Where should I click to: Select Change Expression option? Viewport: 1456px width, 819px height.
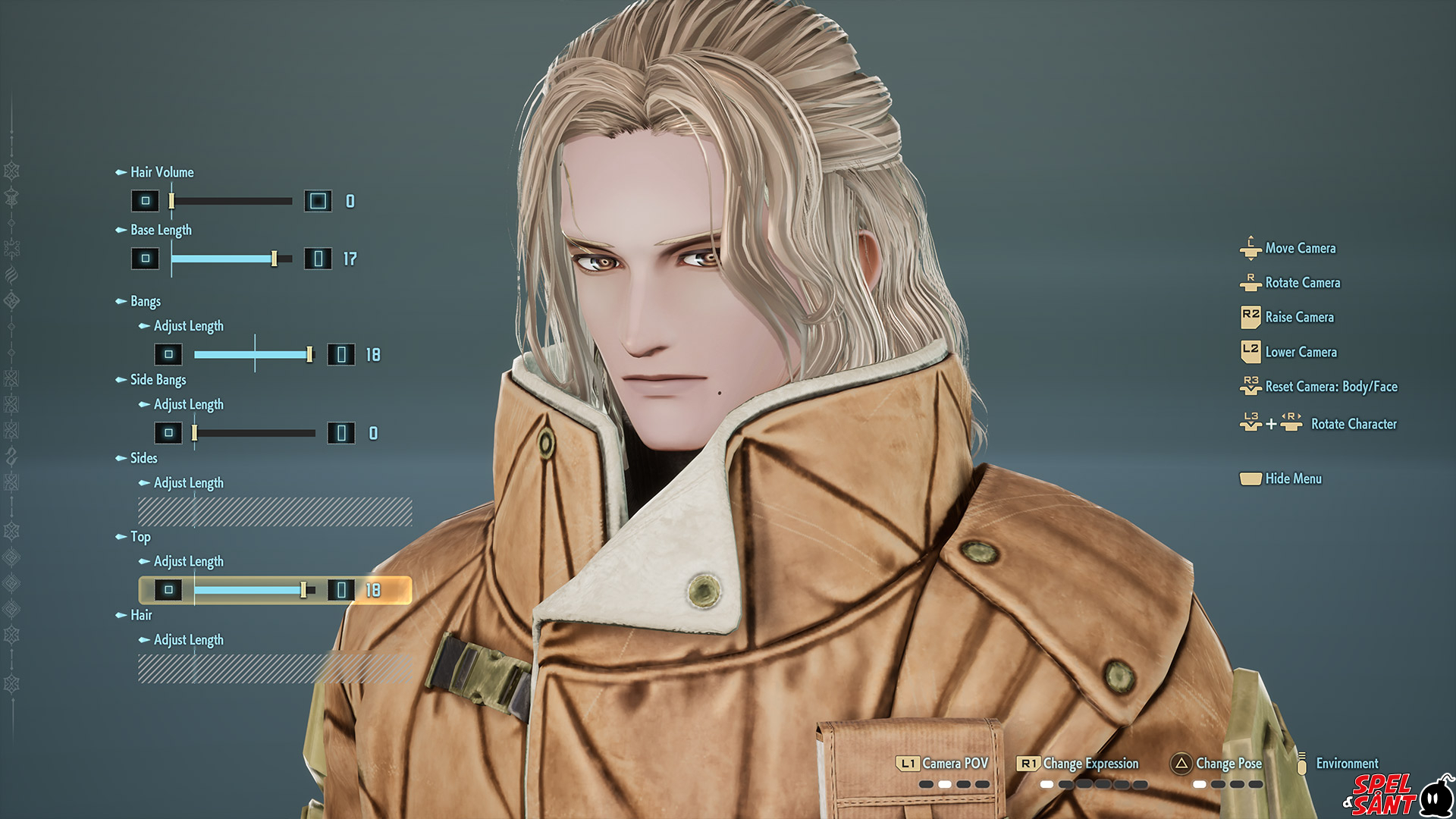(x=1090, y=764)
